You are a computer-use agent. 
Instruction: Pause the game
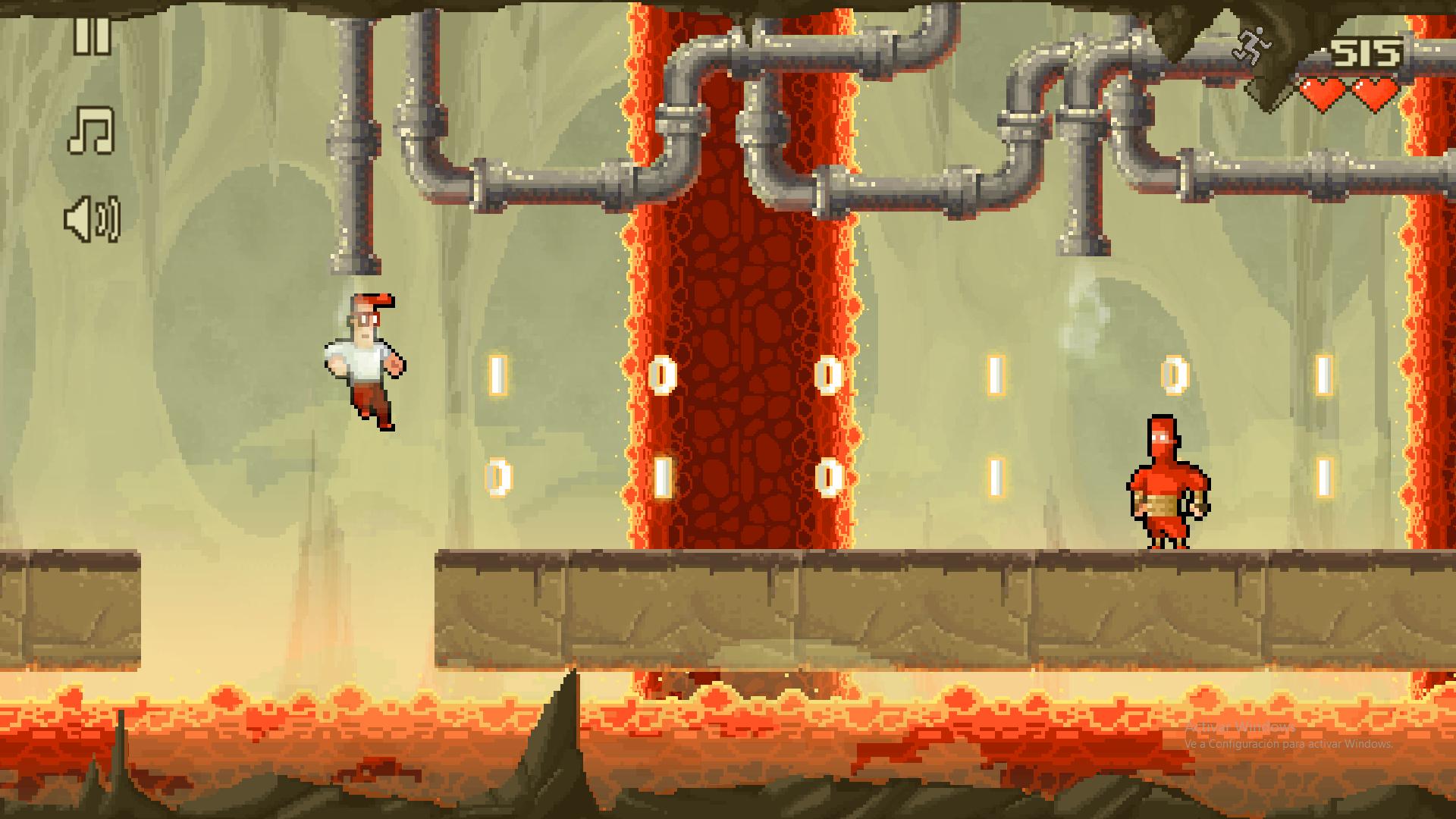pos(92,36)
